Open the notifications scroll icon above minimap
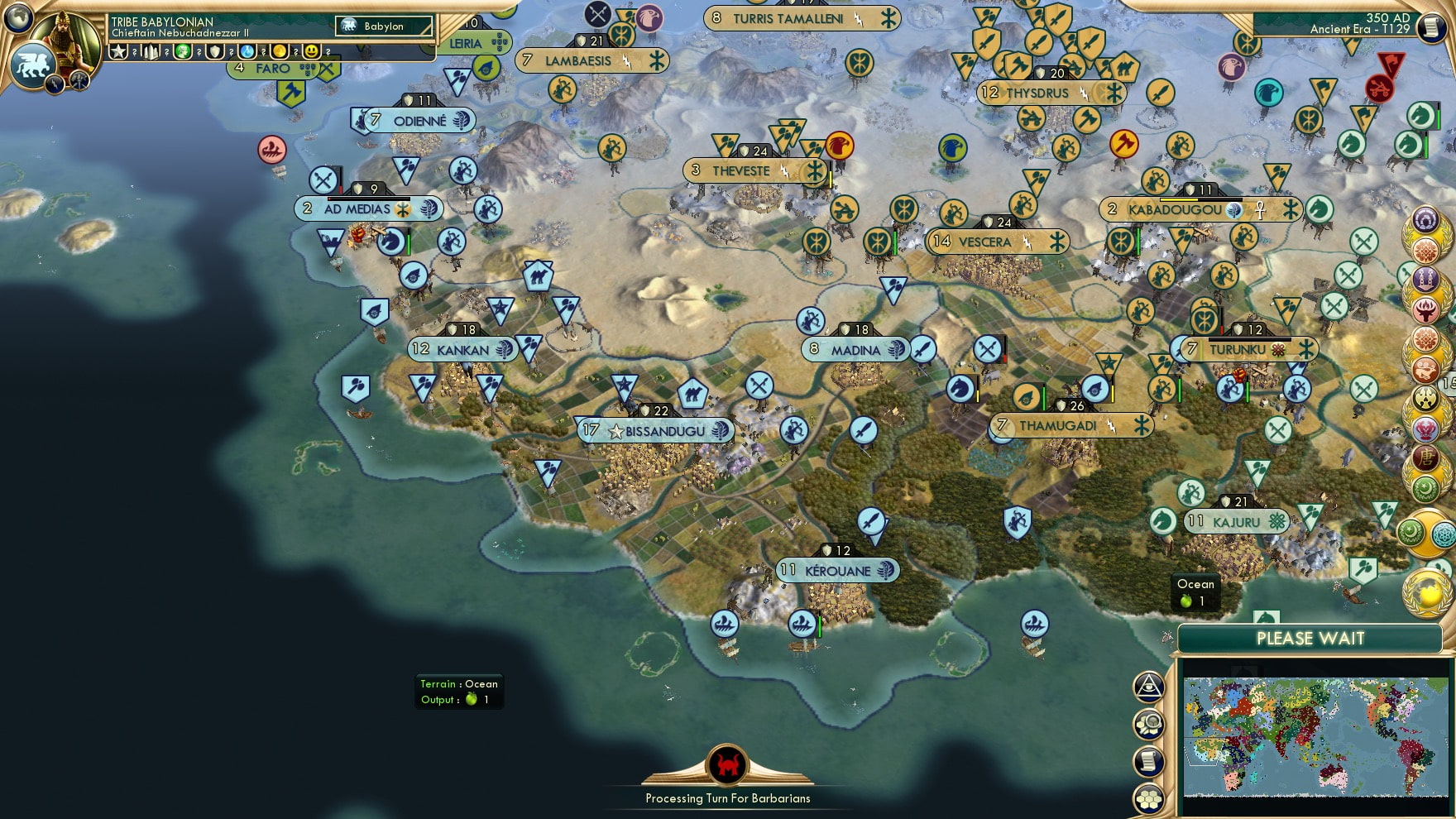The height and width of the screenshot is (819, 1456). tap(1149, 761)
